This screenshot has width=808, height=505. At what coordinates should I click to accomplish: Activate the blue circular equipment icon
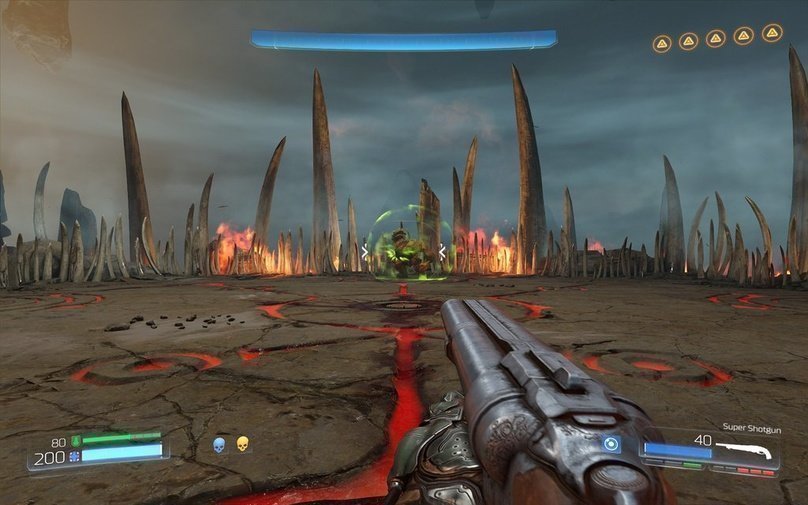click(612, 444)
